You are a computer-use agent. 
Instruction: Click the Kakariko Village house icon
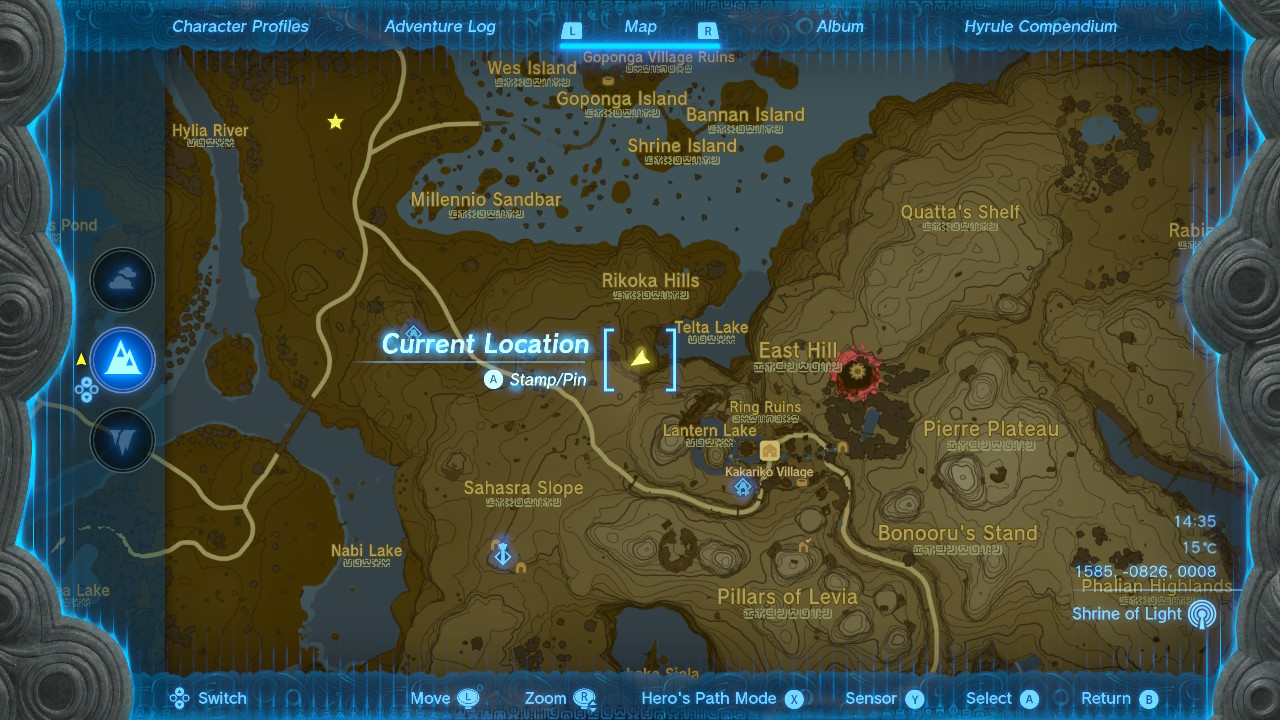[x=768, y=452]
